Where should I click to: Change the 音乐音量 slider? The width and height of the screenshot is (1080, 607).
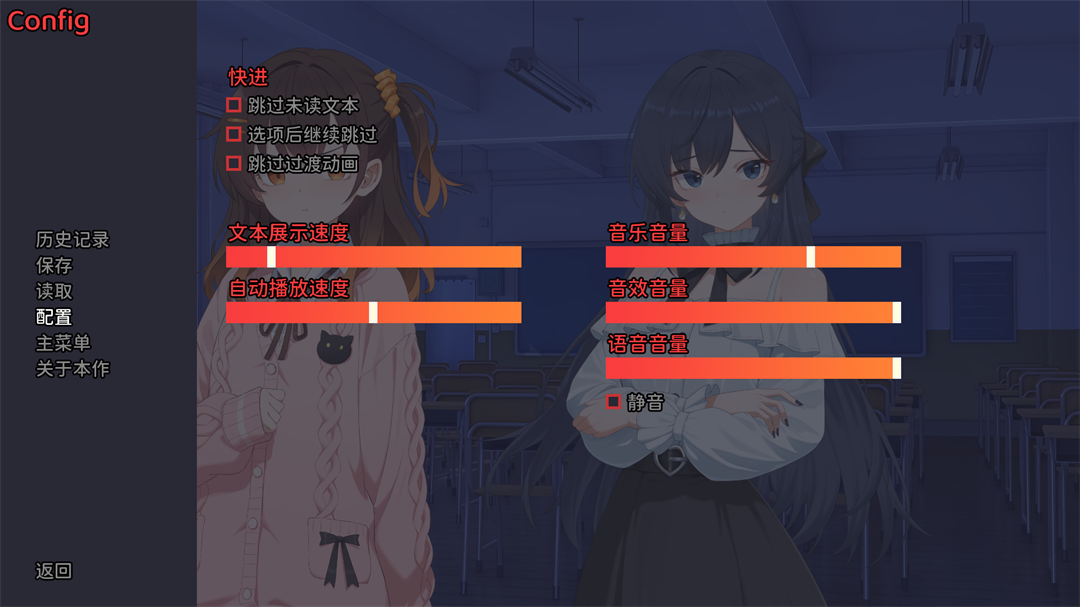[x=753, y=257]
